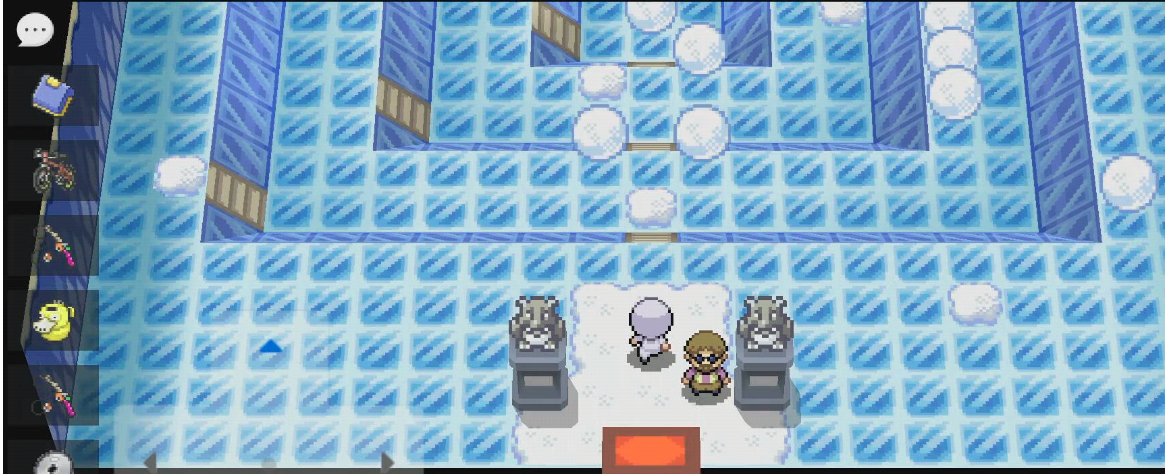
Task: Open the chat speech bubble
Action: coord(35,30)
